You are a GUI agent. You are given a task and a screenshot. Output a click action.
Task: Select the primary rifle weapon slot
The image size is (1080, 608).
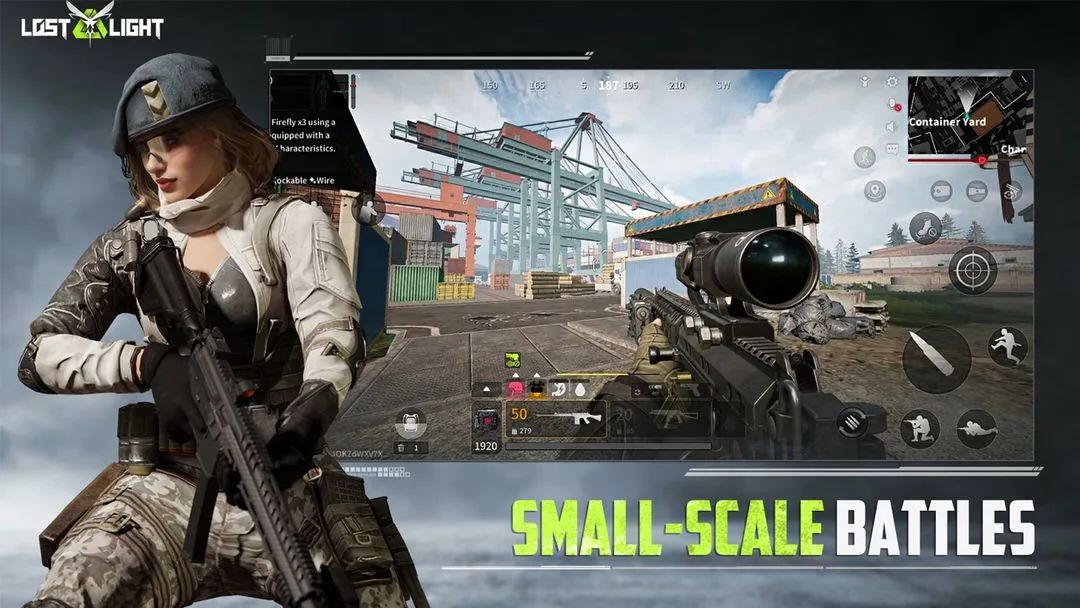click(x=556, y=419)
